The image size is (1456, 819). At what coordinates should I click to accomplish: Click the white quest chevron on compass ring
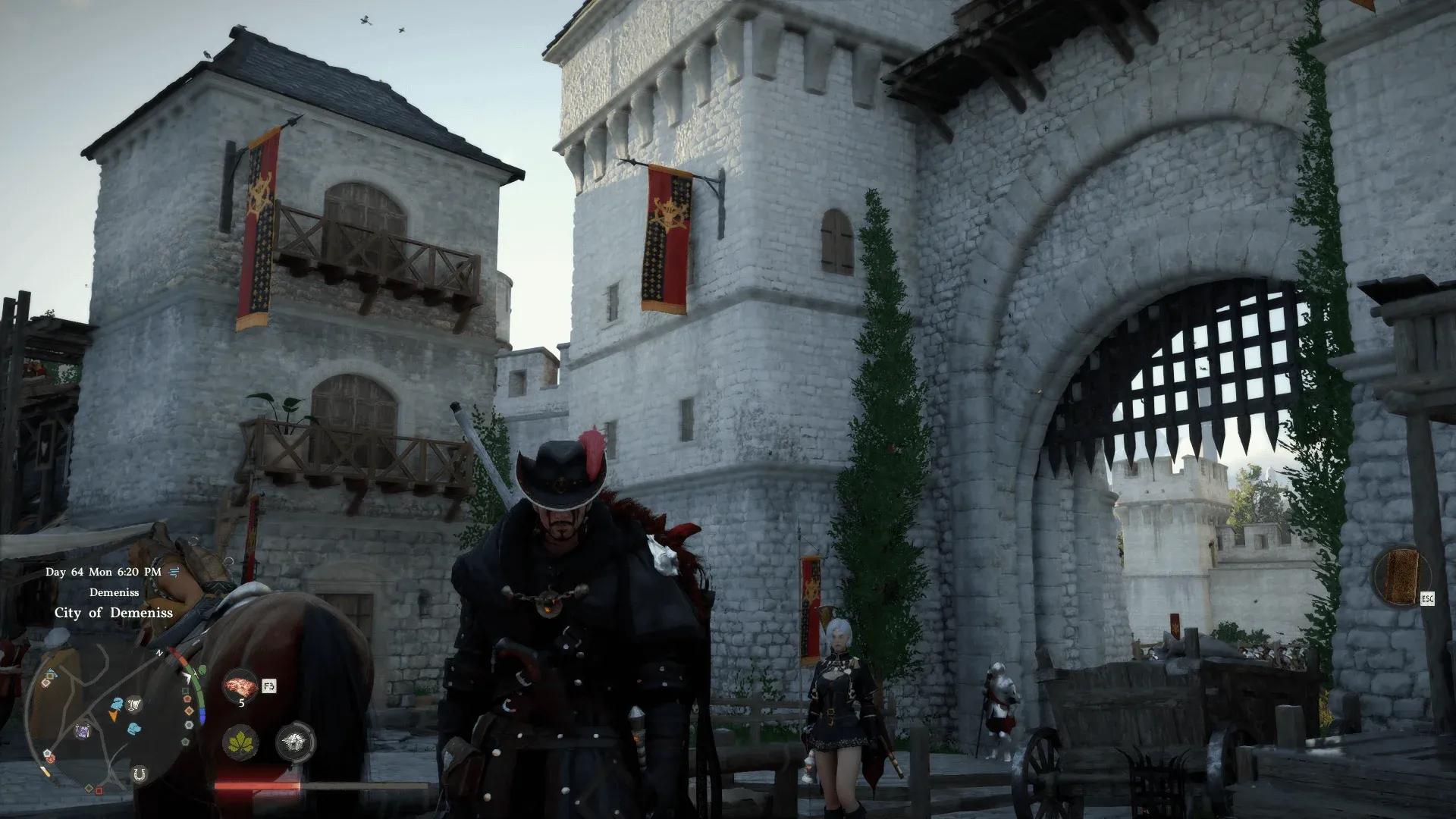[x=186, y=677]
